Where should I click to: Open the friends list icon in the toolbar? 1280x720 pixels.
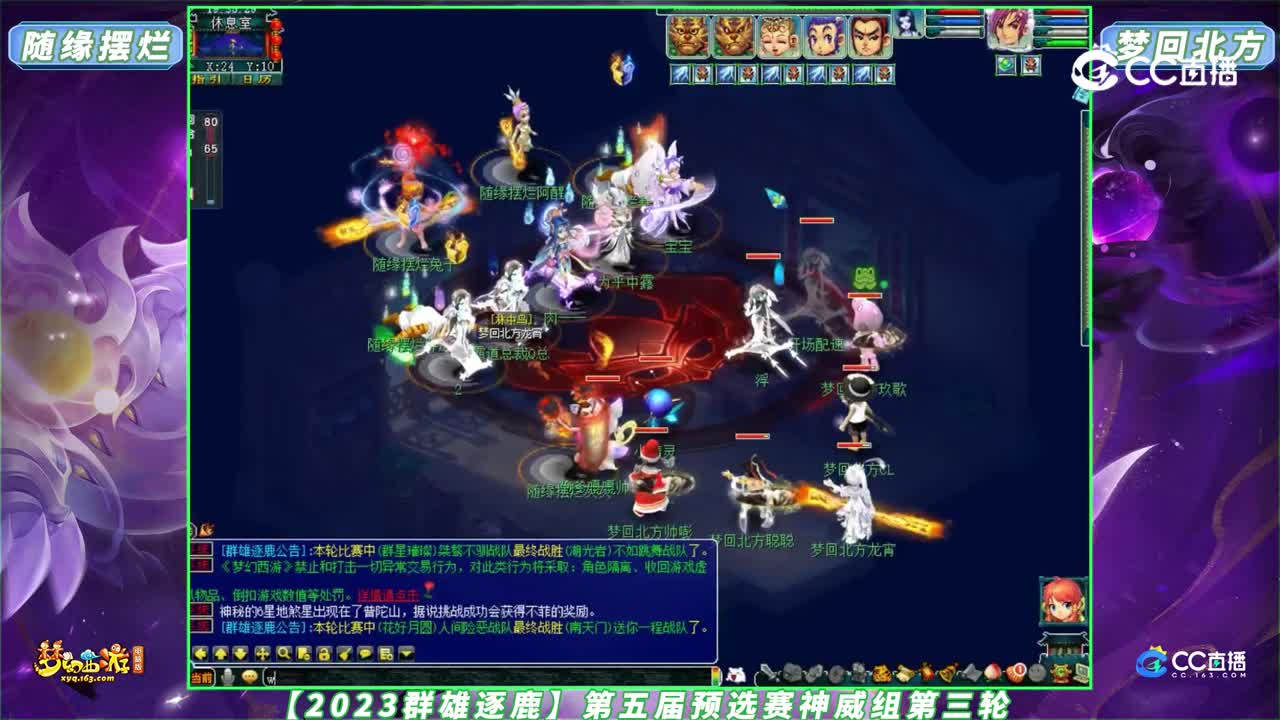[385, 655]
